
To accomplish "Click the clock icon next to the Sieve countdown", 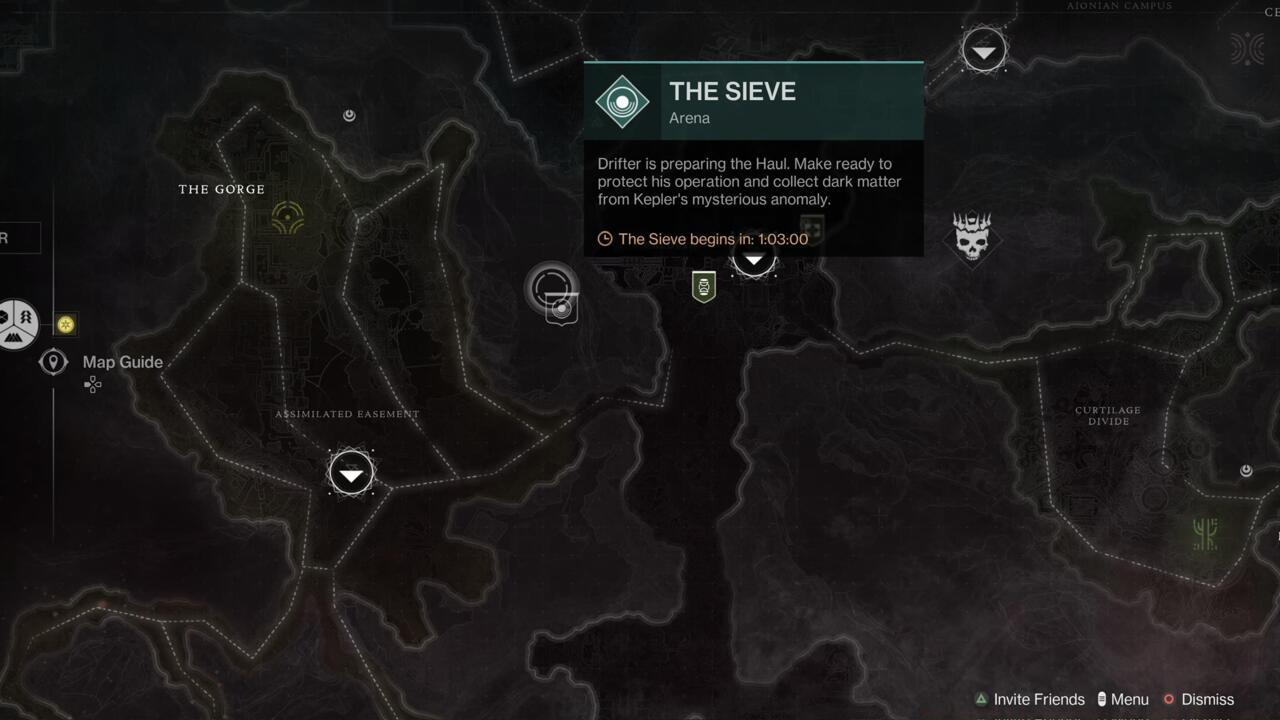I will pos(603,239).
